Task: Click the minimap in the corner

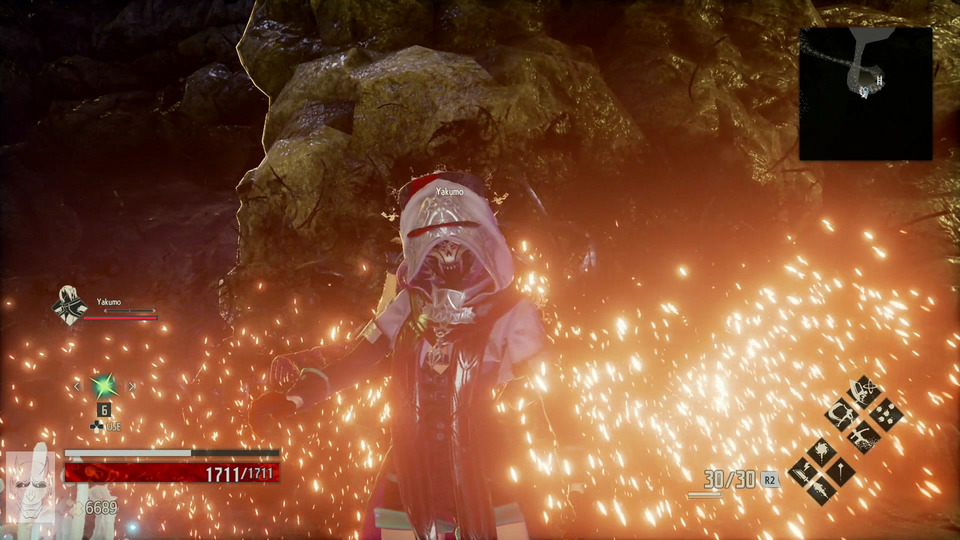Action: (x=865, y=93)
